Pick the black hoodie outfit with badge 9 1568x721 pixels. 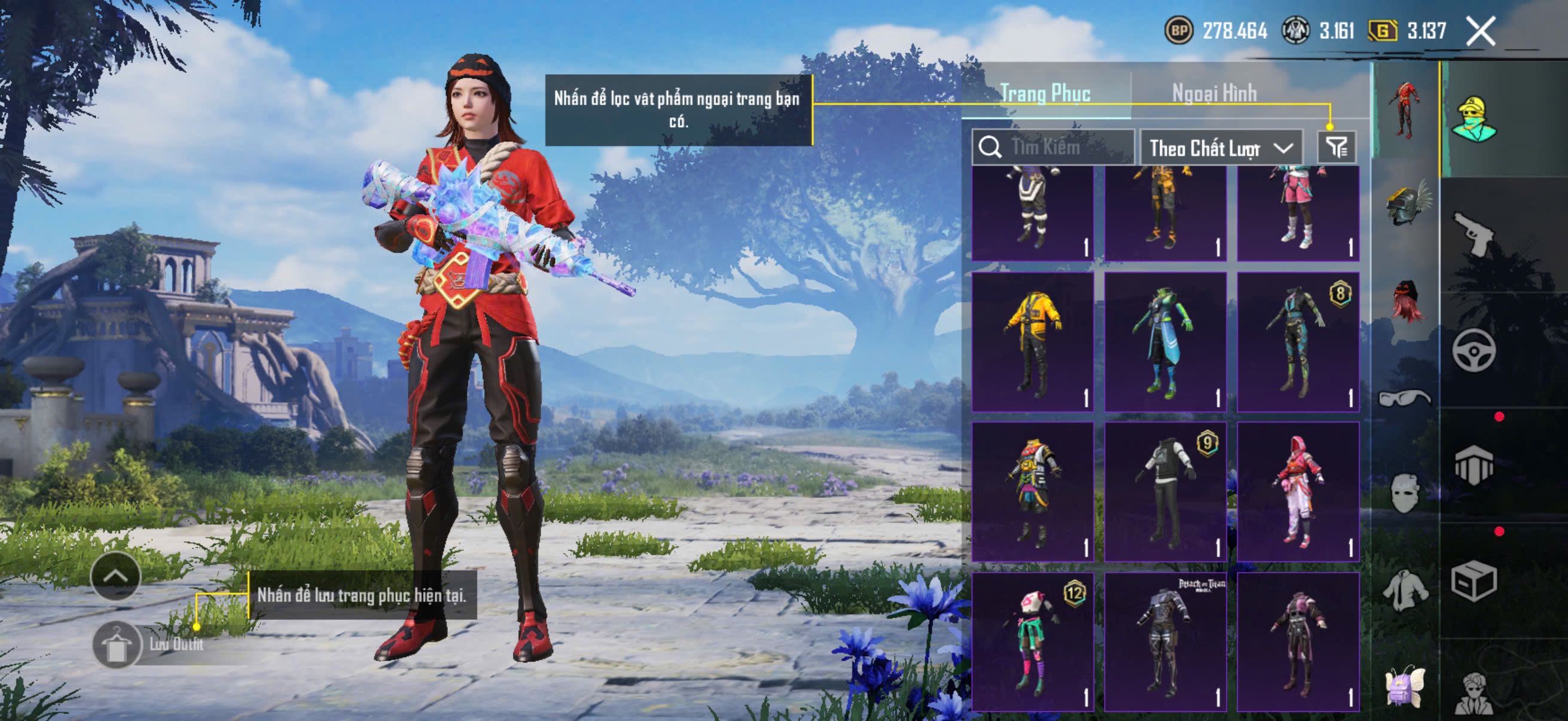(x=1165, y=491)
